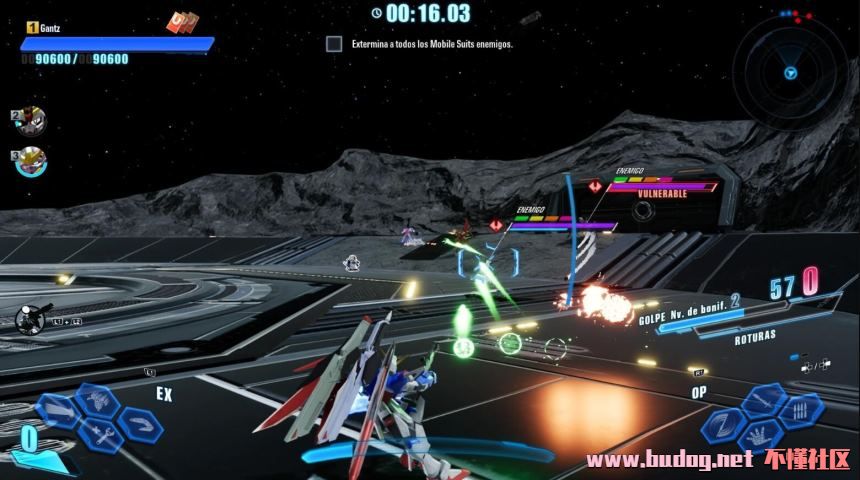Use the OP open hand skill hexagon
Screen dimensions: 860x480
762,436
